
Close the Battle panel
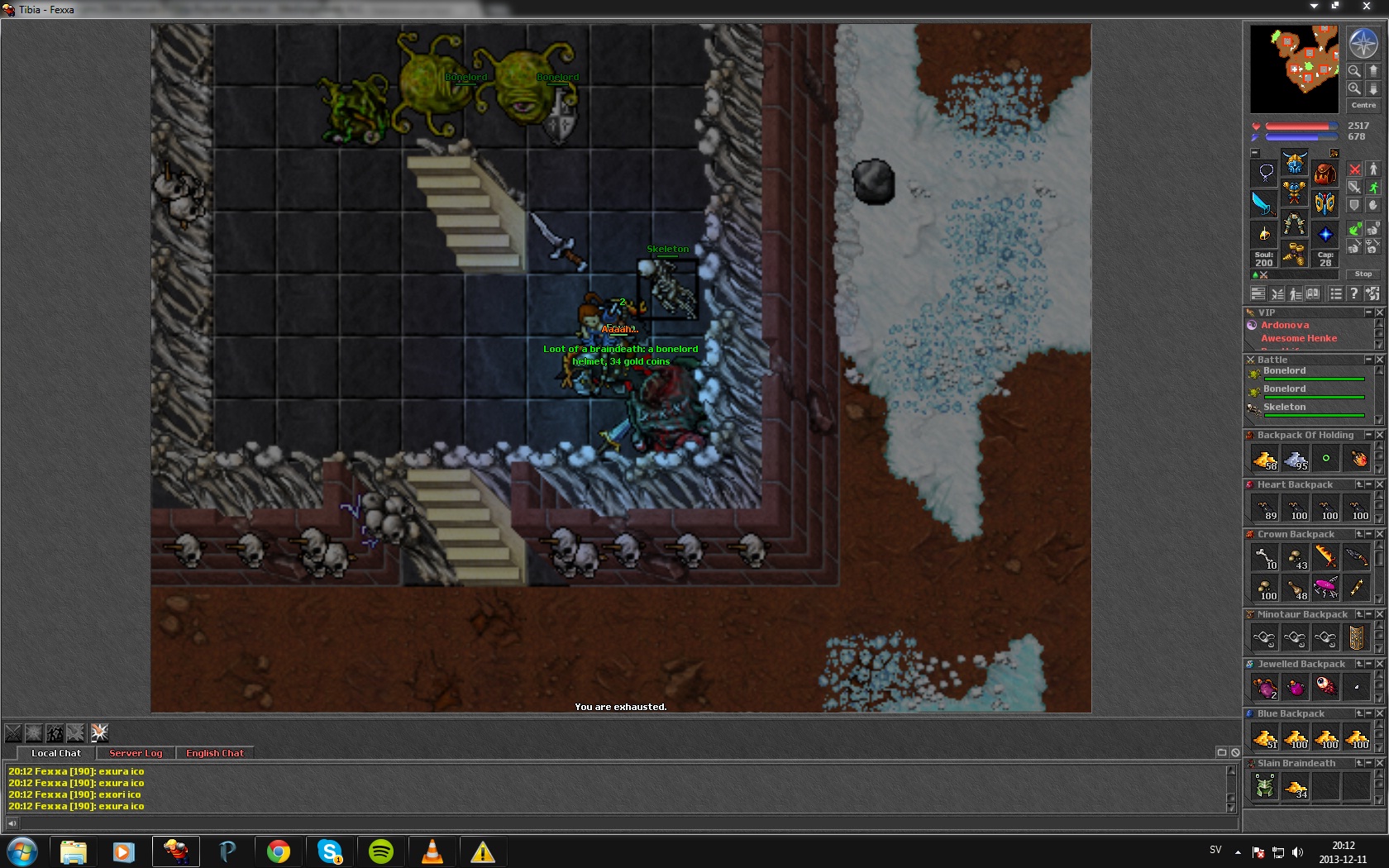point(1379,360)
